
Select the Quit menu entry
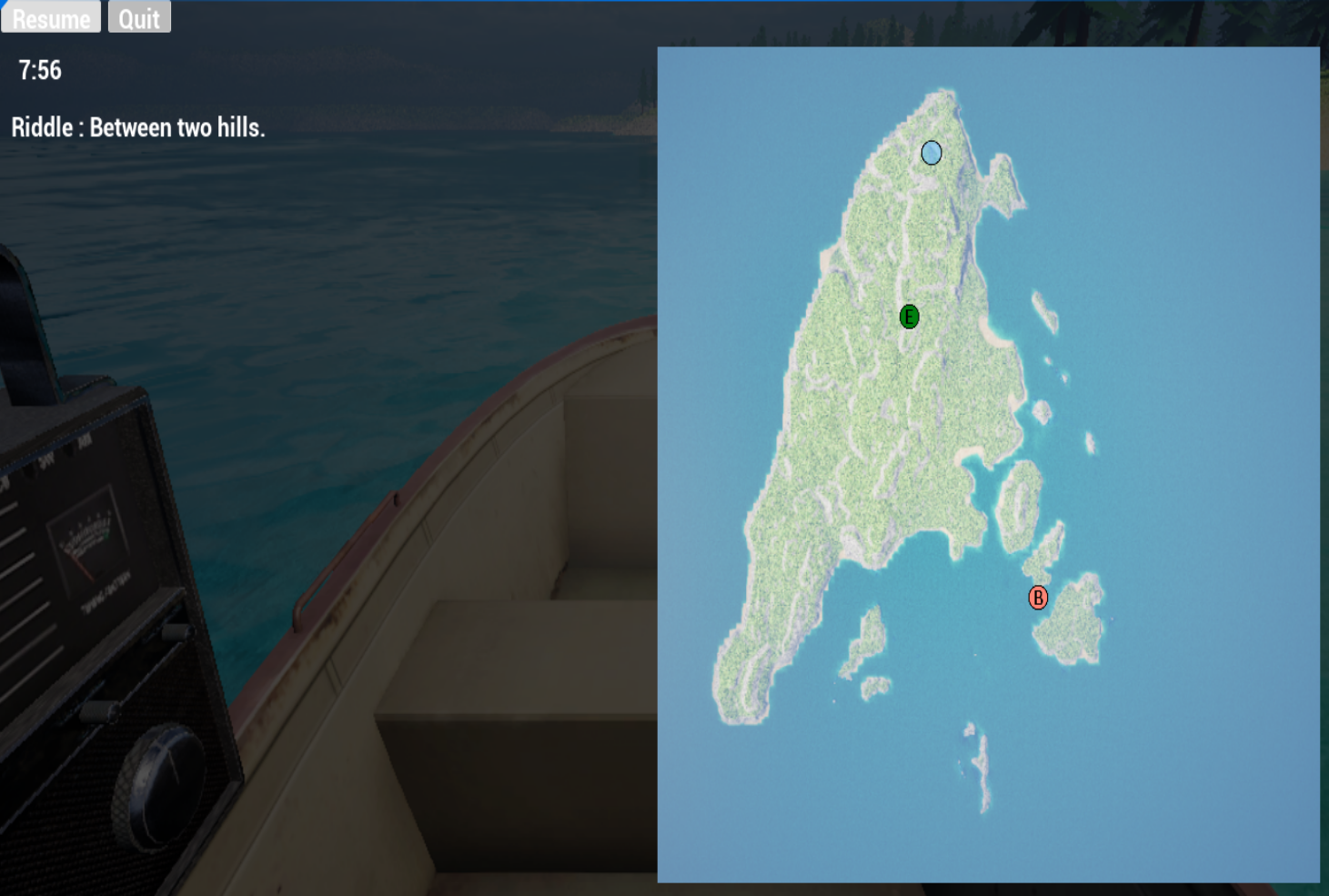(138, 16)
